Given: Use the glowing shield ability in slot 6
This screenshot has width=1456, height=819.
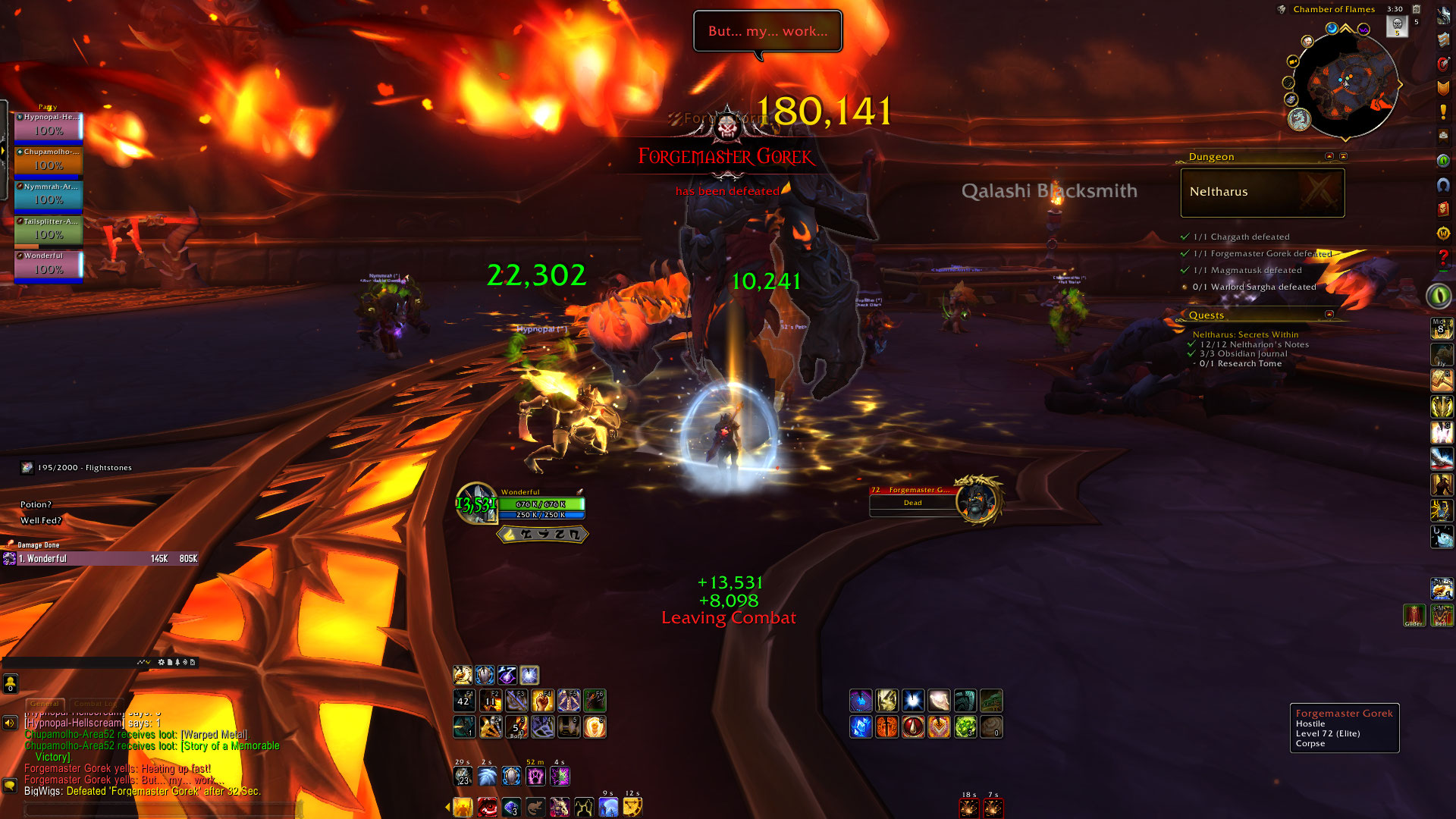Looking at the screenshot, I should [595, 727].
